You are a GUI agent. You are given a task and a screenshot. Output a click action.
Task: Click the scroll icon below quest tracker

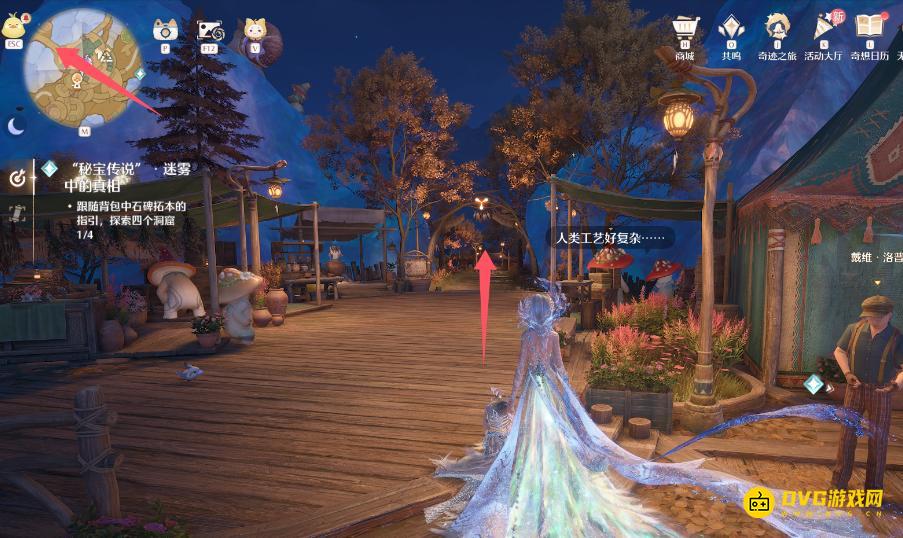[17, 212]
